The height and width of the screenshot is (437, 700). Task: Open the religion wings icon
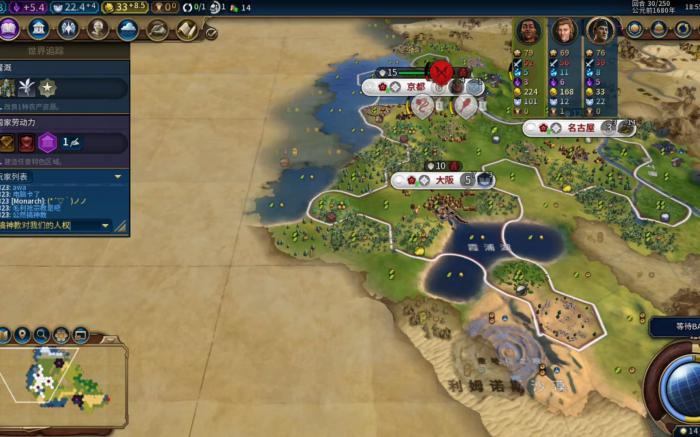point(69,29)
